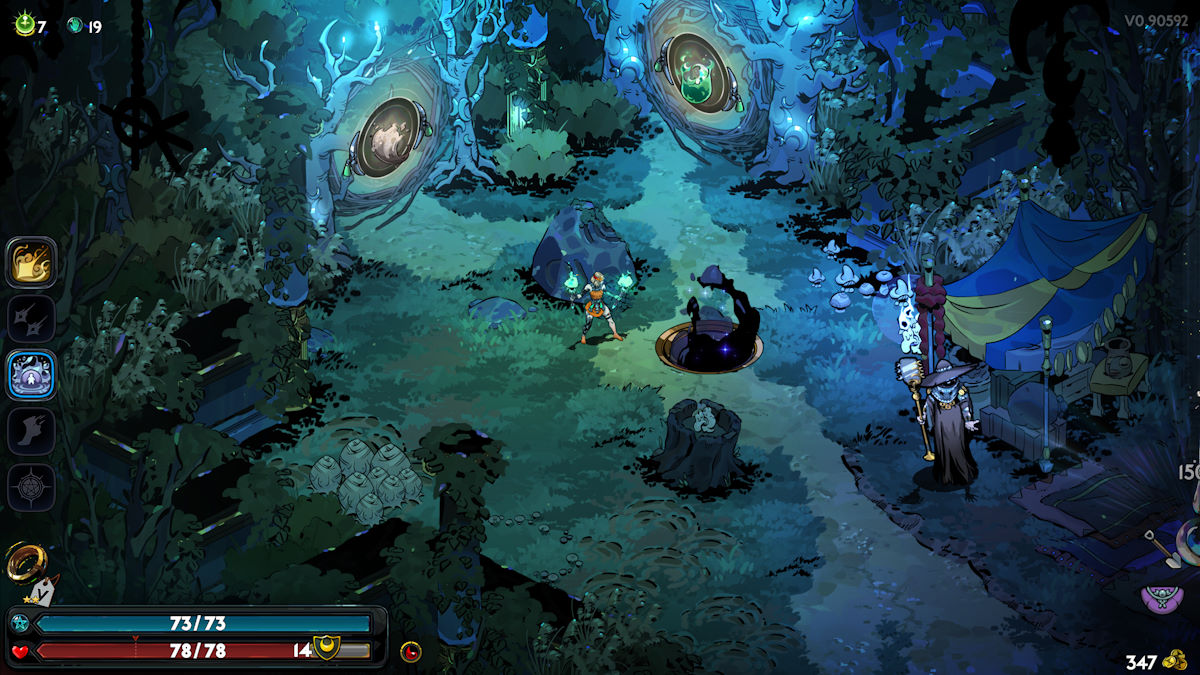Click the empty Sprint slot with winged foot
The width and height of the screenshot is (1200, 675).
pyautogui.click(x=31, y=431)
